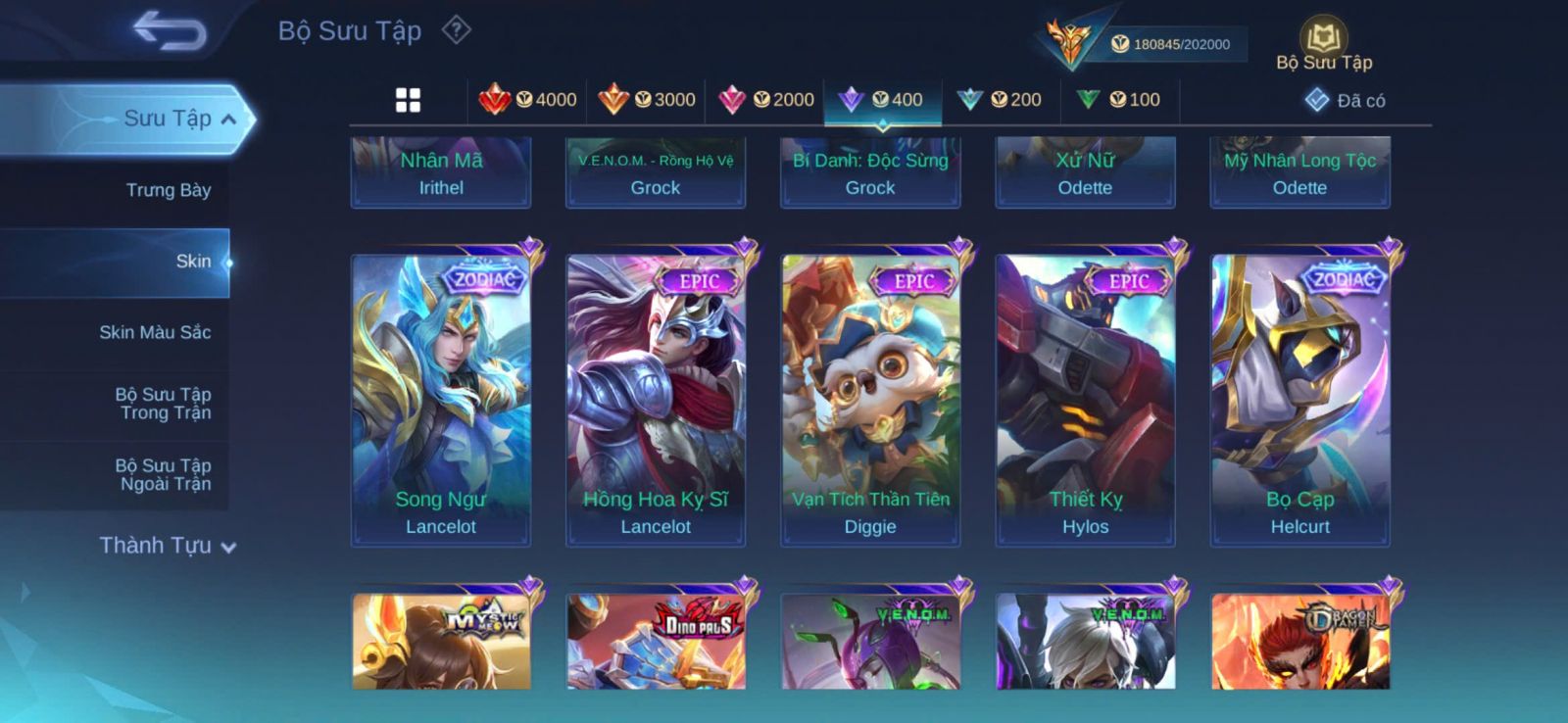The height and width of the screenshot is (723, 1568).
Task: Show all skins with grid icon tab
Action: click(408, 100)
